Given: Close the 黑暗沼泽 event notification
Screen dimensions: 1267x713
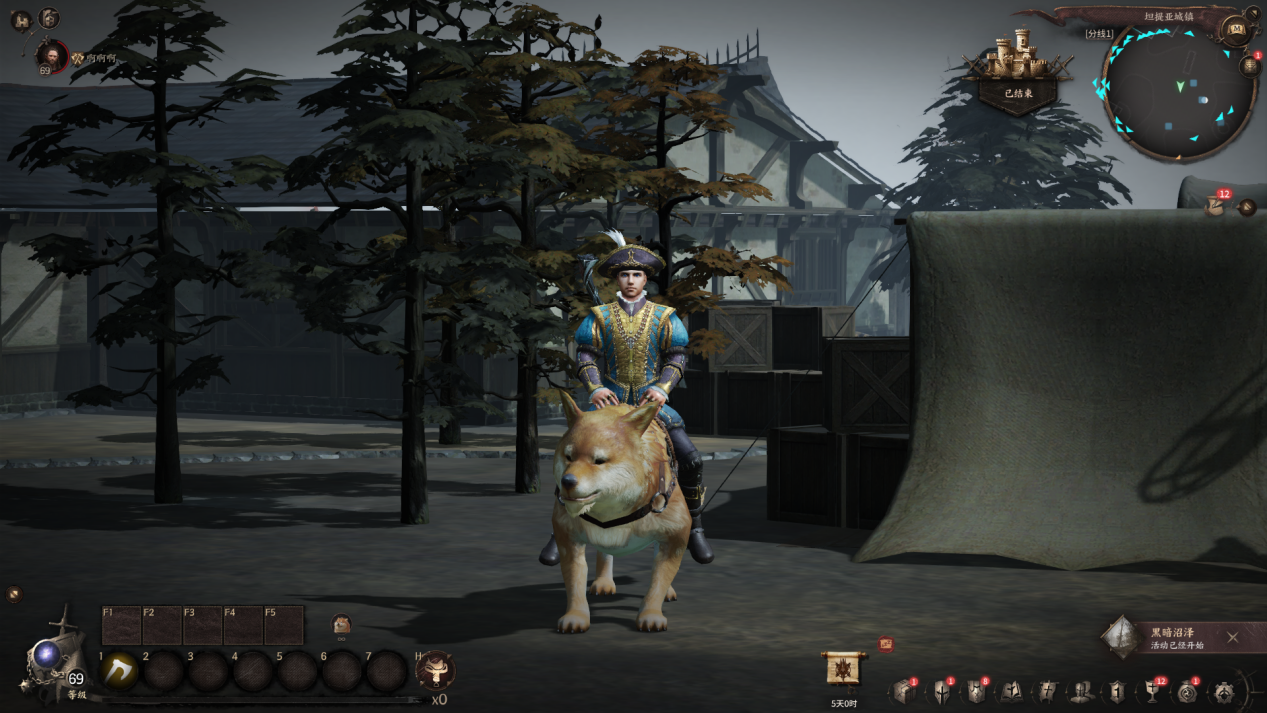Looking at the screenshot, I should [1232, 638].
